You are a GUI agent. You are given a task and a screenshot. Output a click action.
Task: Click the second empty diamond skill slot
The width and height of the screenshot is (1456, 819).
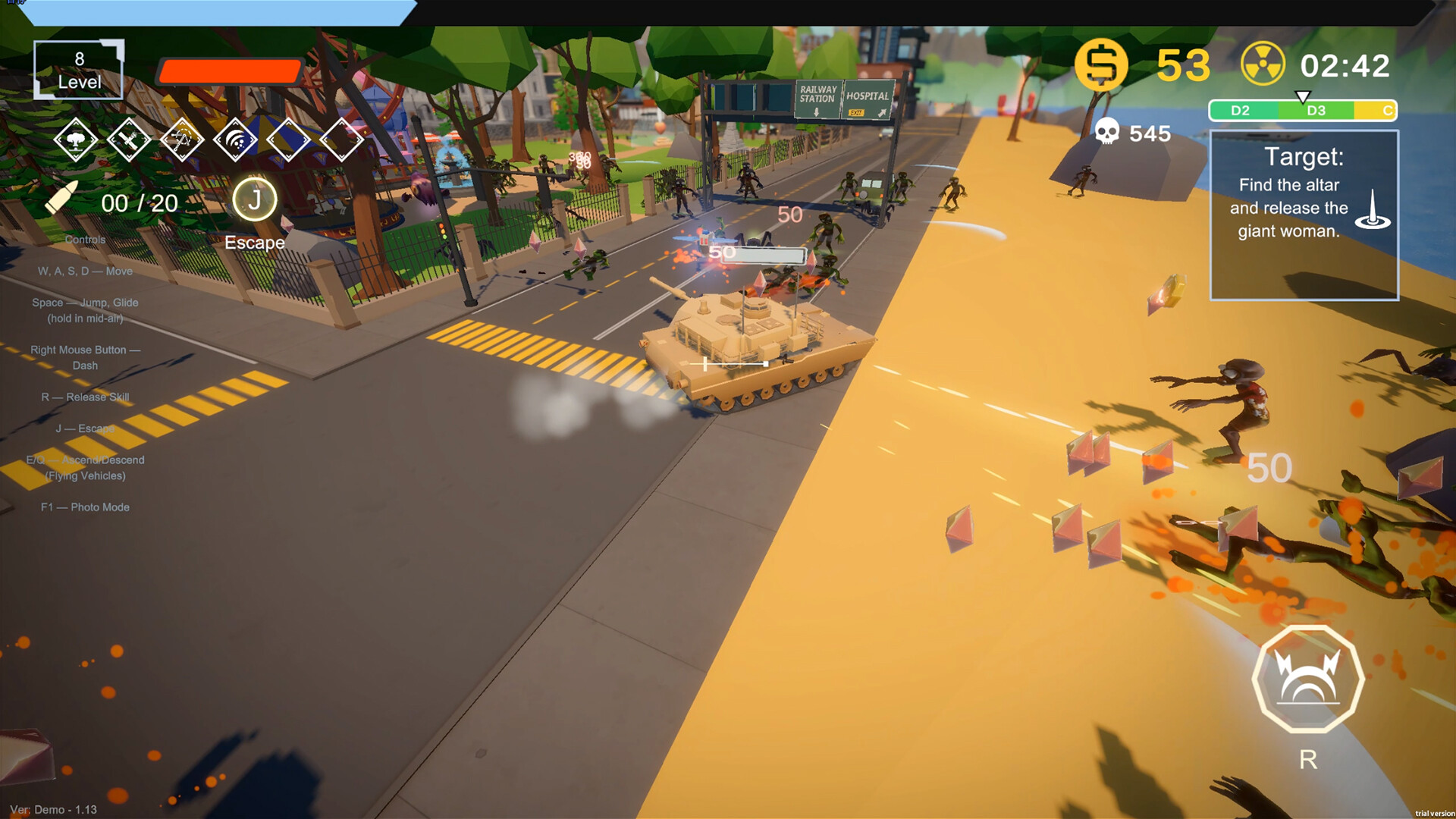[x=341, y=140]
